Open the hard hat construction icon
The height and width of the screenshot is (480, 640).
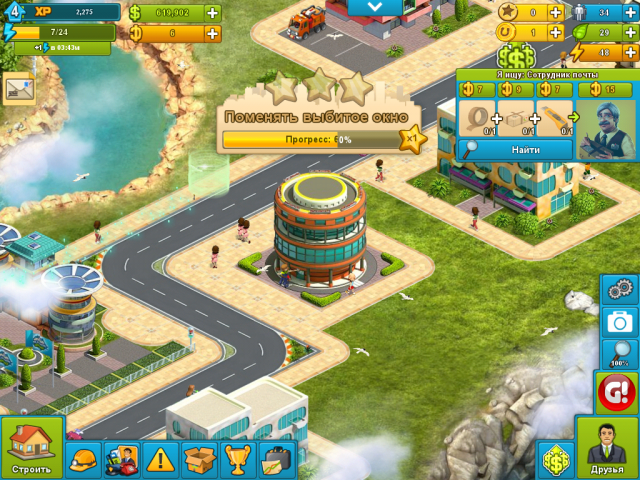pyautogui.click(x=83, y=460)
